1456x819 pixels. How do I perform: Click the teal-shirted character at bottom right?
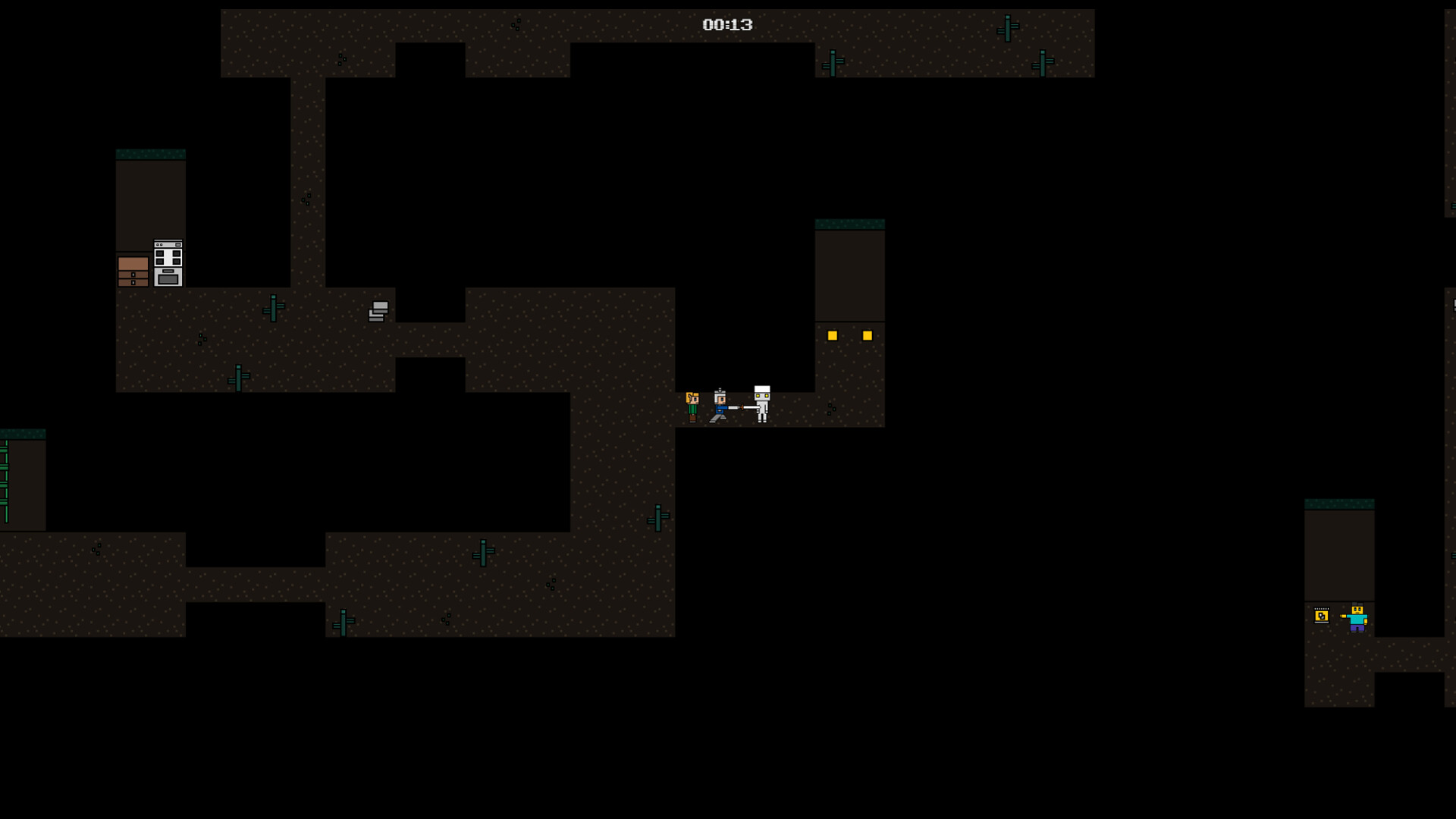point(1357,620)
